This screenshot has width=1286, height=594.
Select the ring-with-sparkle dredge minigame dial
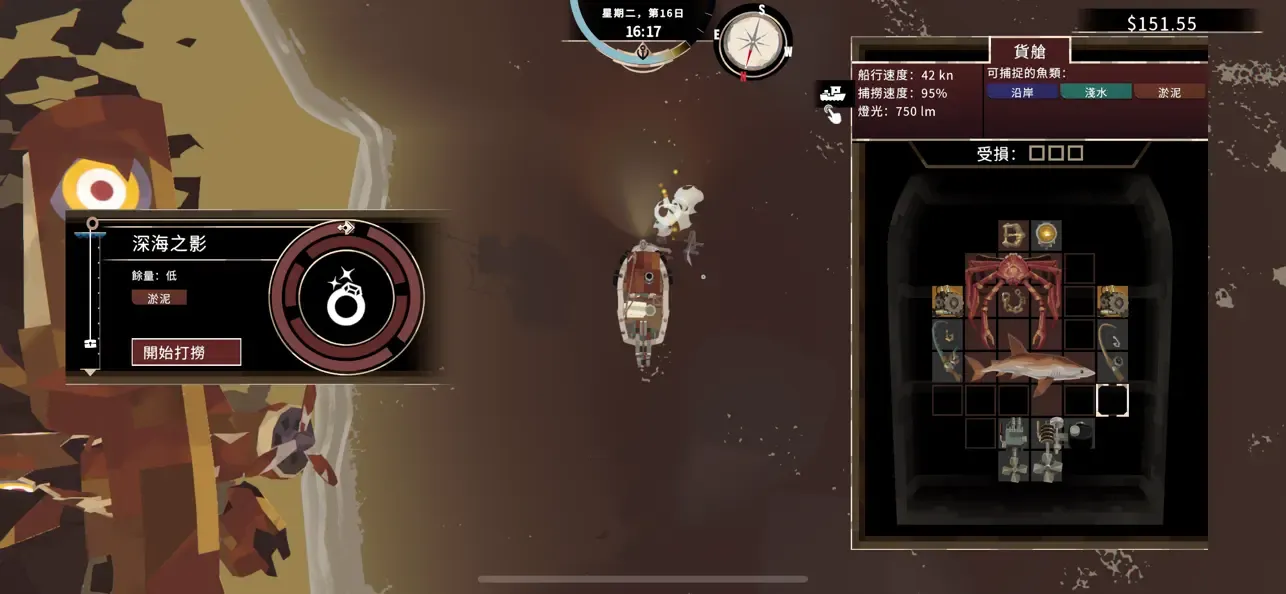[347, 298]
